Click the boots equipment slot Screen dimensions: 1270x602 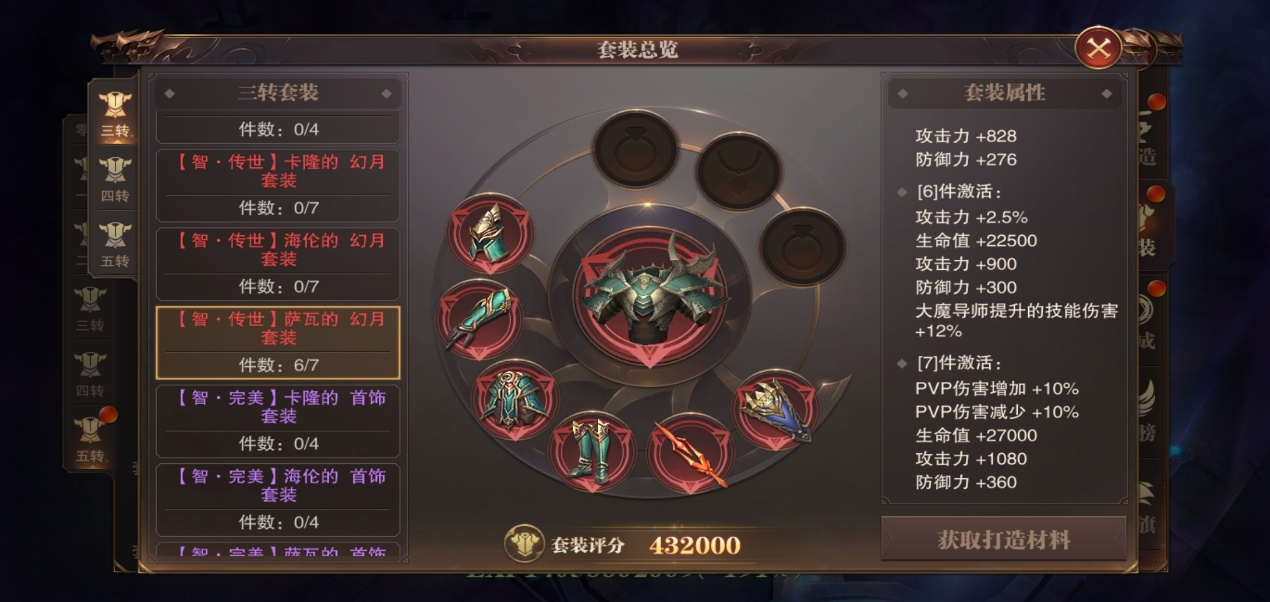[592, 452]
